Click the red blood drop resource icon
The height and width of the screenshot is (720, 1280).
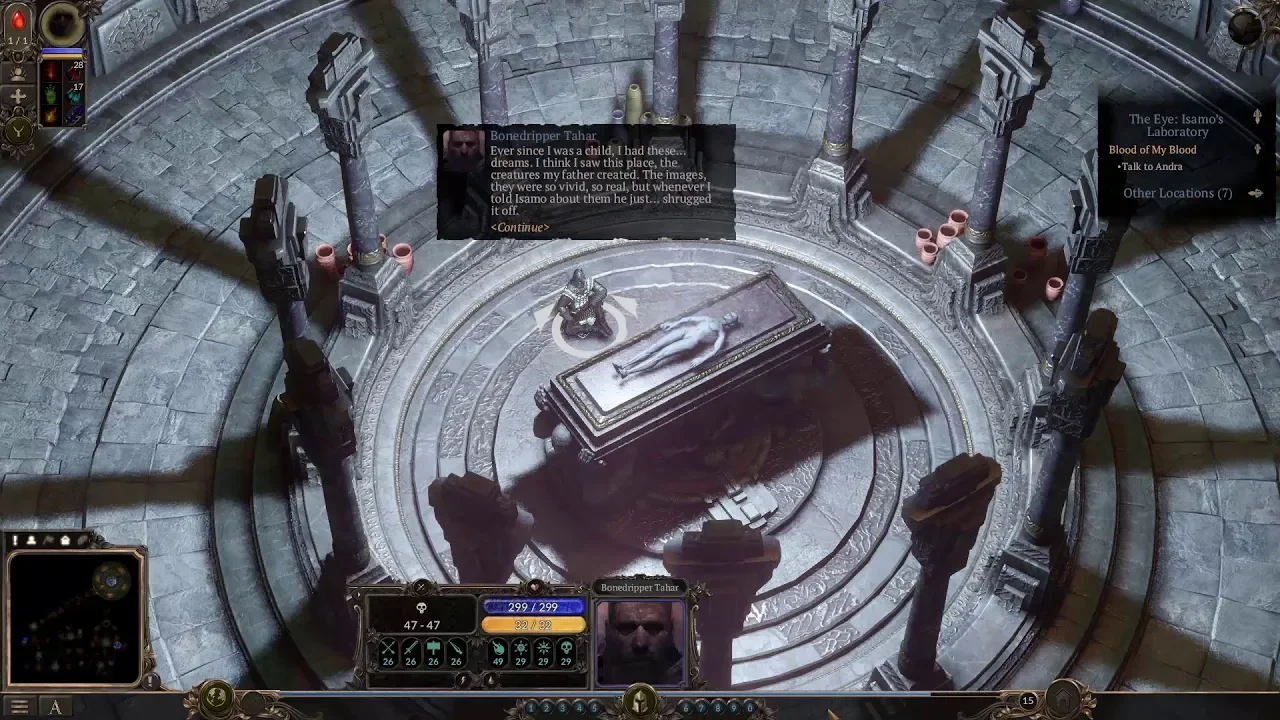pos(18,21)
